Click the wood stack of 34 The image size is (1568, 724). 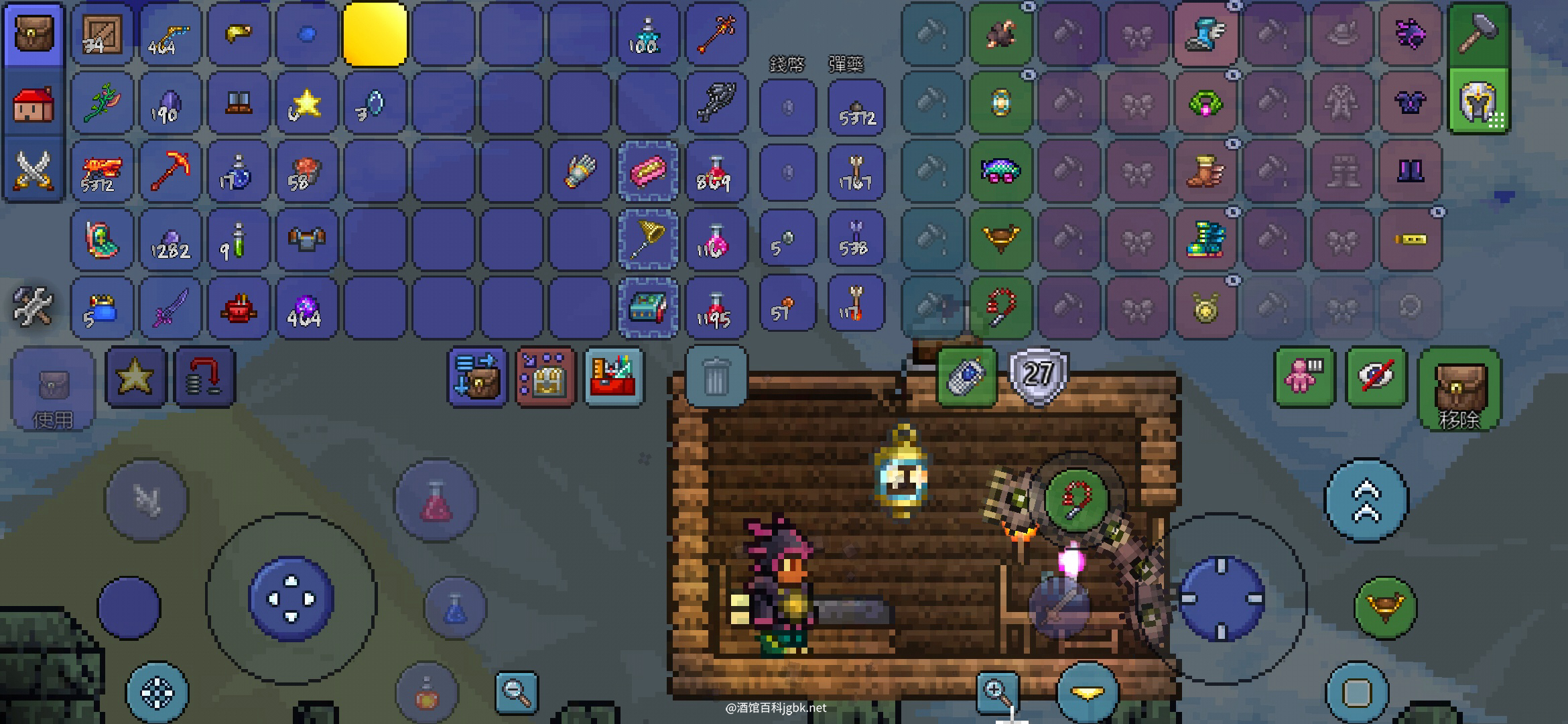(103, 35)
